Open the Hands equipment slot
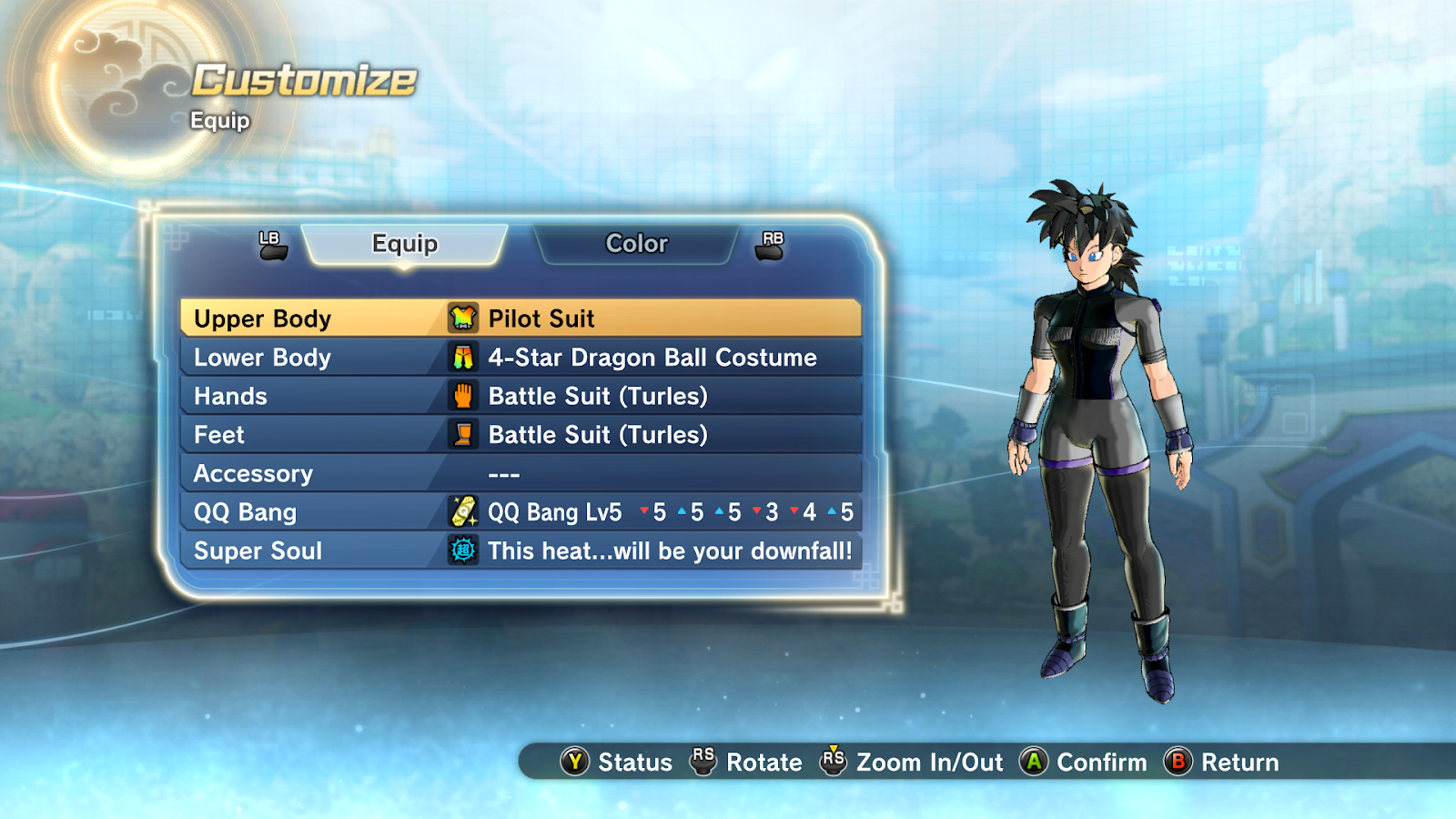 pos(521,397)
